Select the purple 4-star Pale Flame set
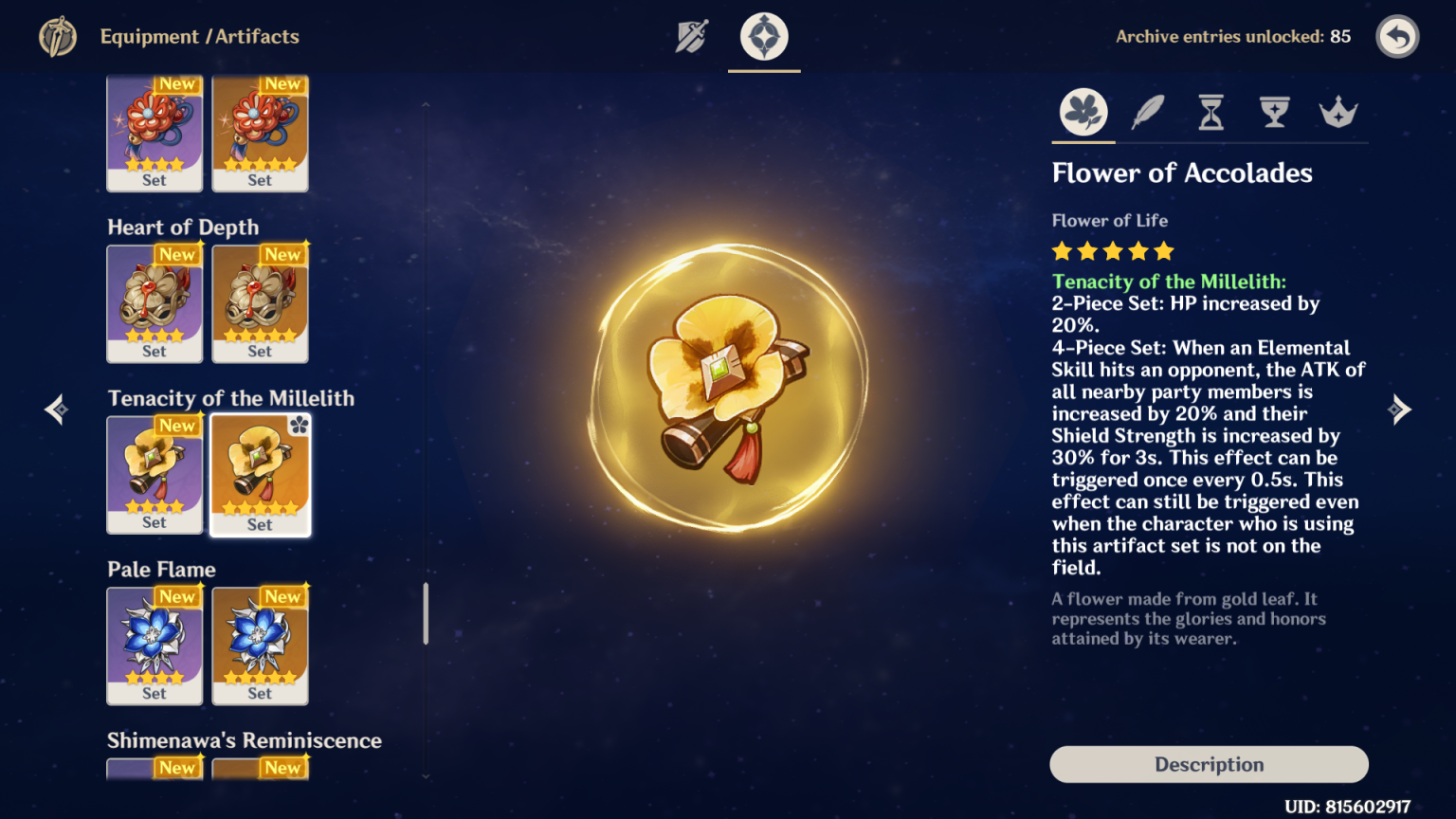Image resolution: width=1456 pixels, height=819 pixels. [155, 646]
